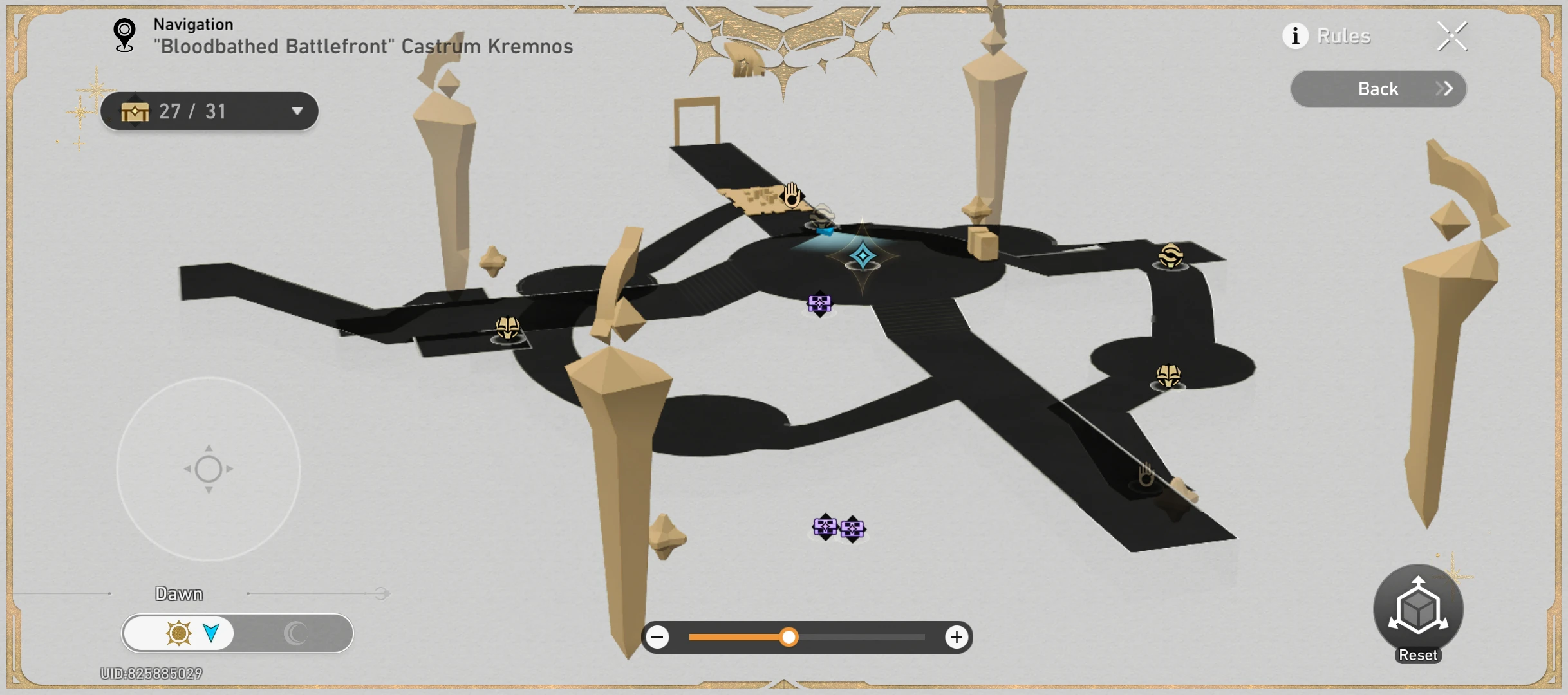Toggle the blue player direction indicator setting
The height and width of the screenshot is (695, 1568).
[212, 633]
